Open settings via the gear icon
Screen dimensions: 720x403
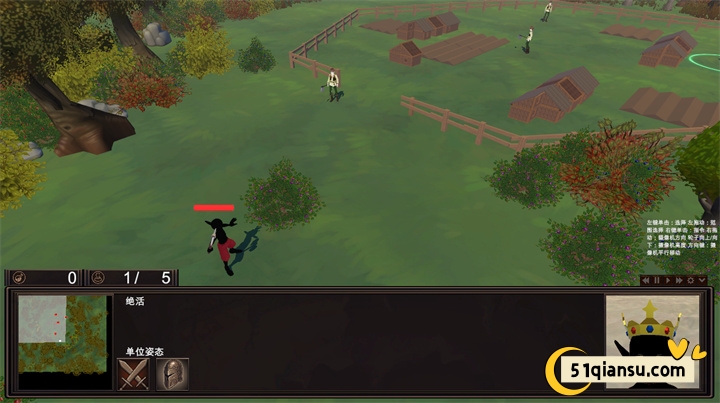[x=690, y=281]
